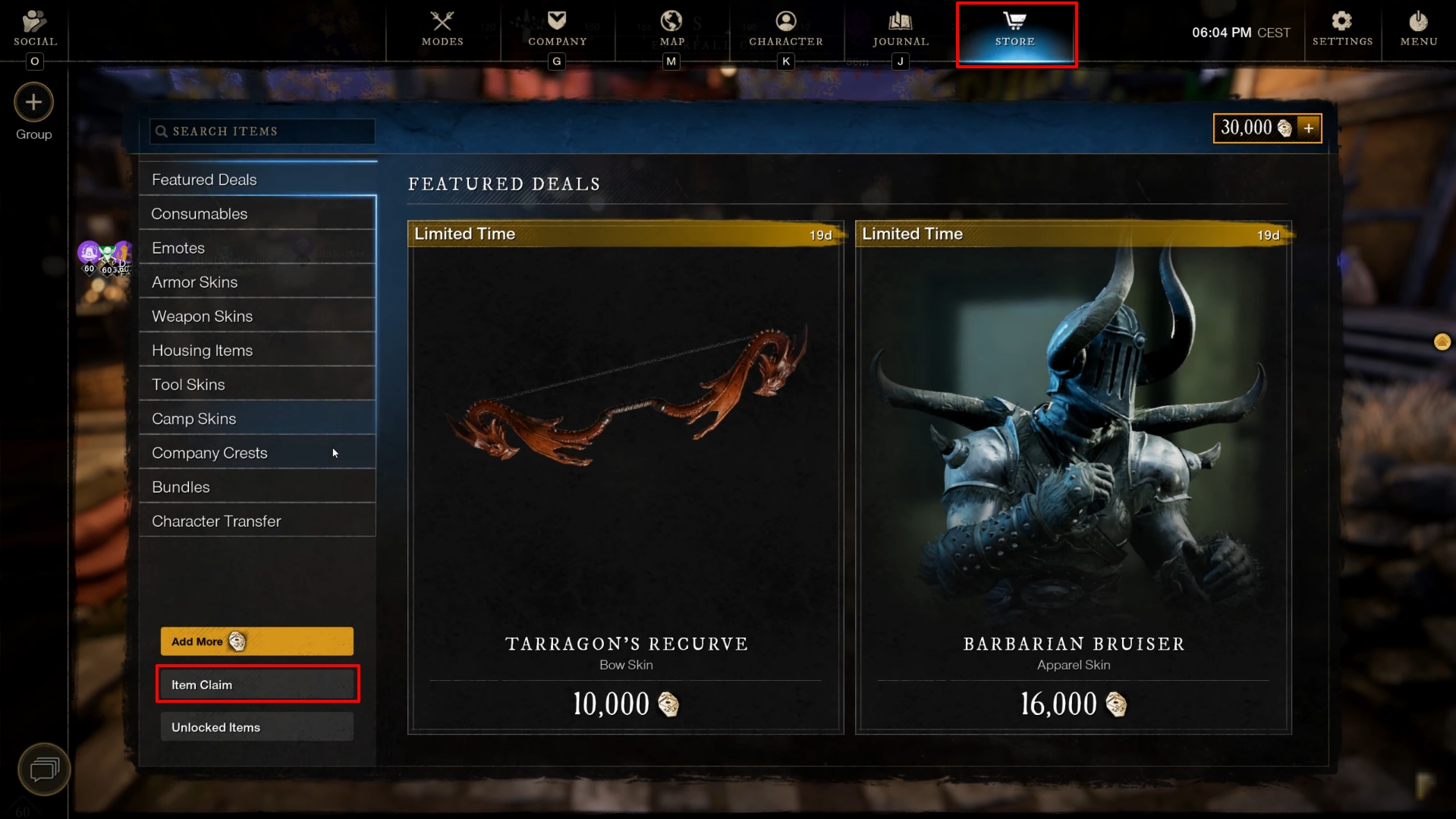Open the Social panel
Image resolution: width=1456 pixels, height=819 pixels.
tap(35, 30)
